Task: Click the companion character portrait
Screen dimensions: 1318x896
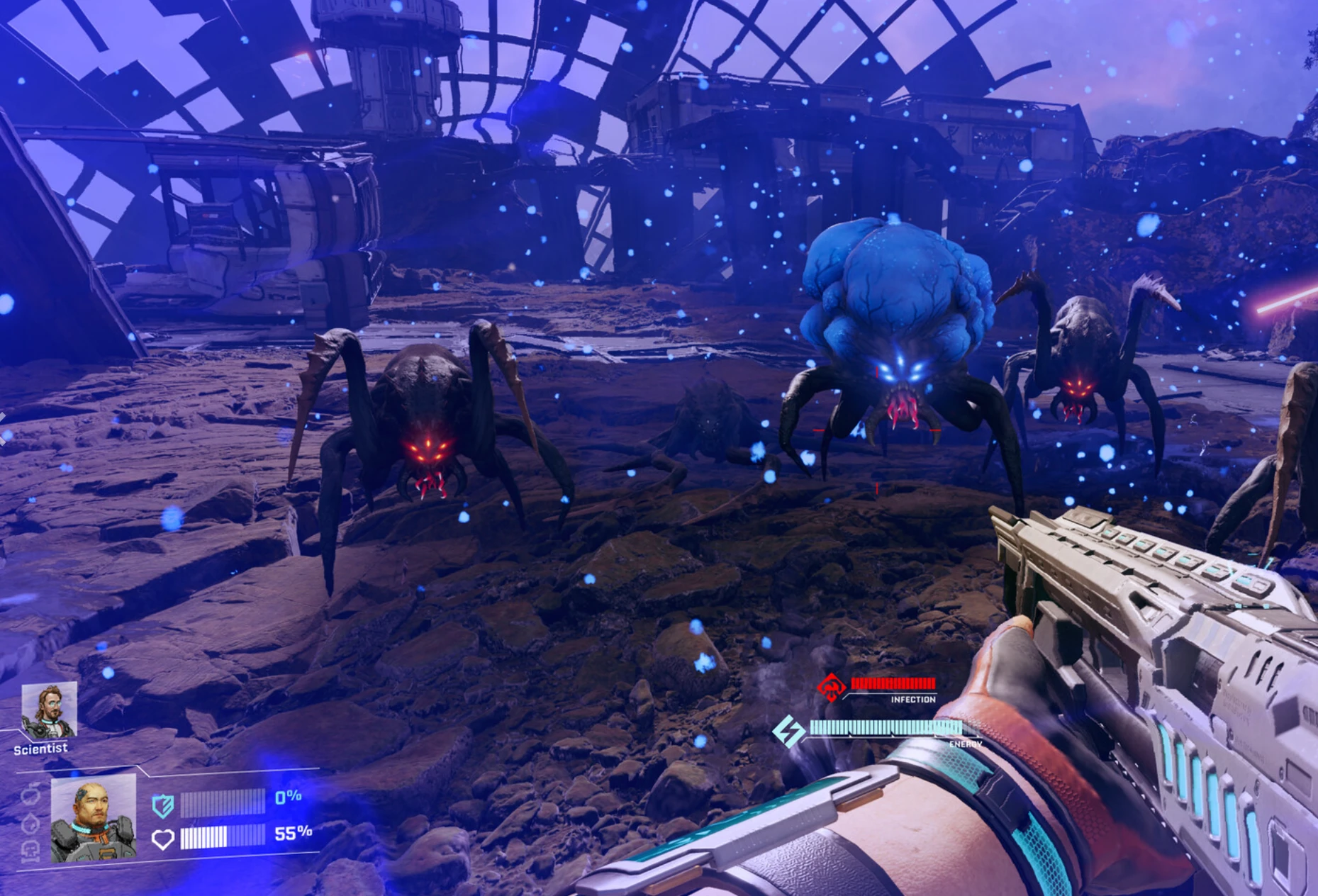Action: pyautogui.click(x=94, y=820)
